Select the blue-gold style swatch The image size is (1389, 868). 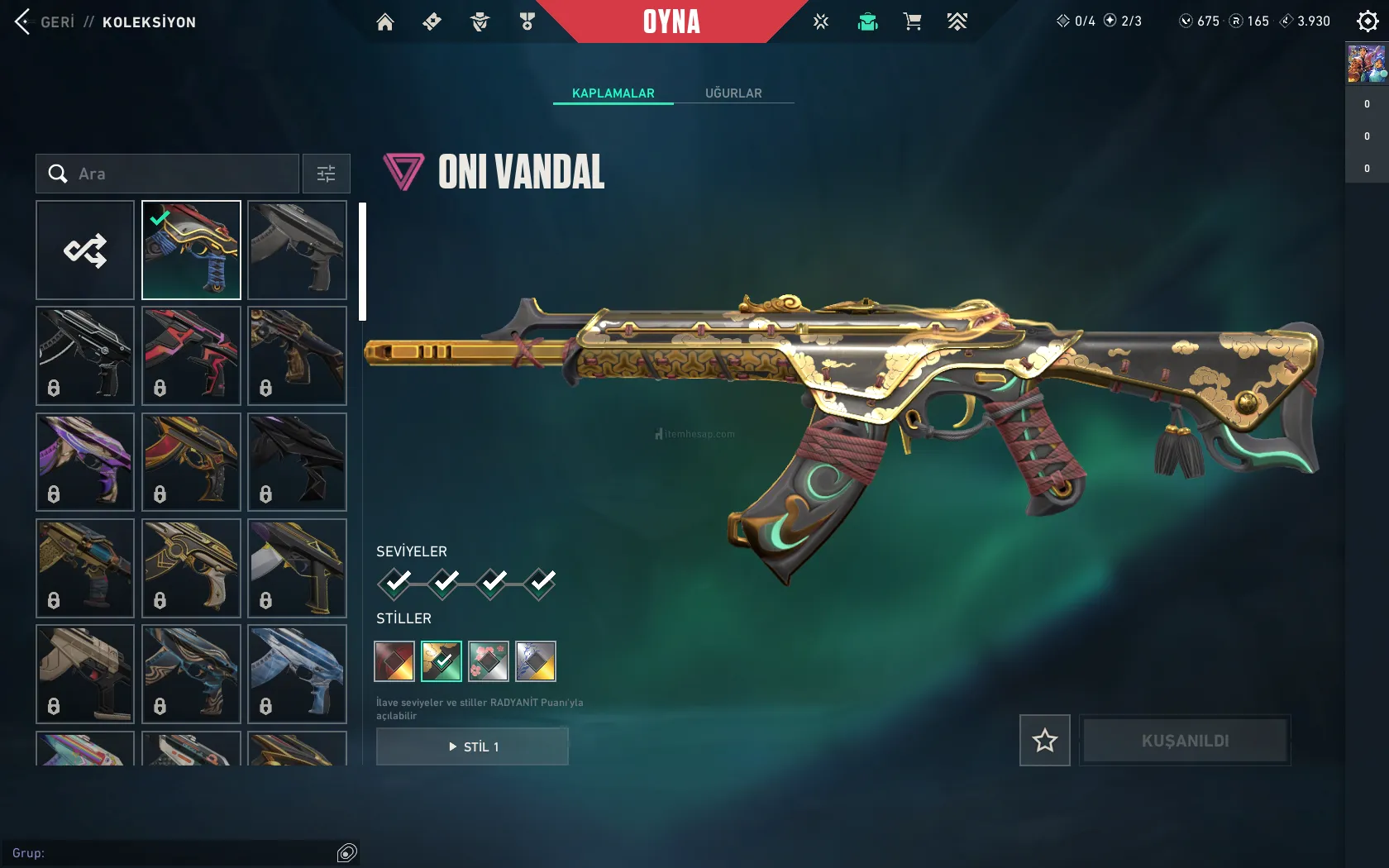click(536, 661)
